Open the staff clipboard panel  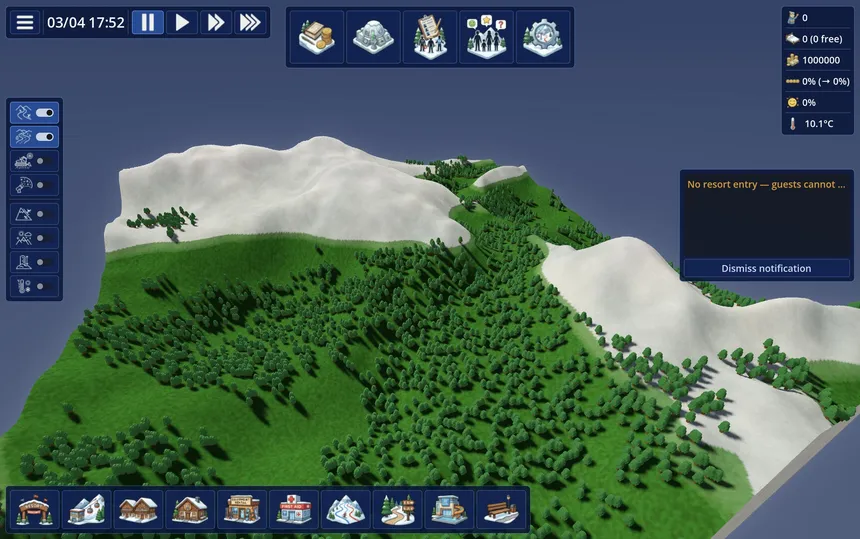[430, 37]
